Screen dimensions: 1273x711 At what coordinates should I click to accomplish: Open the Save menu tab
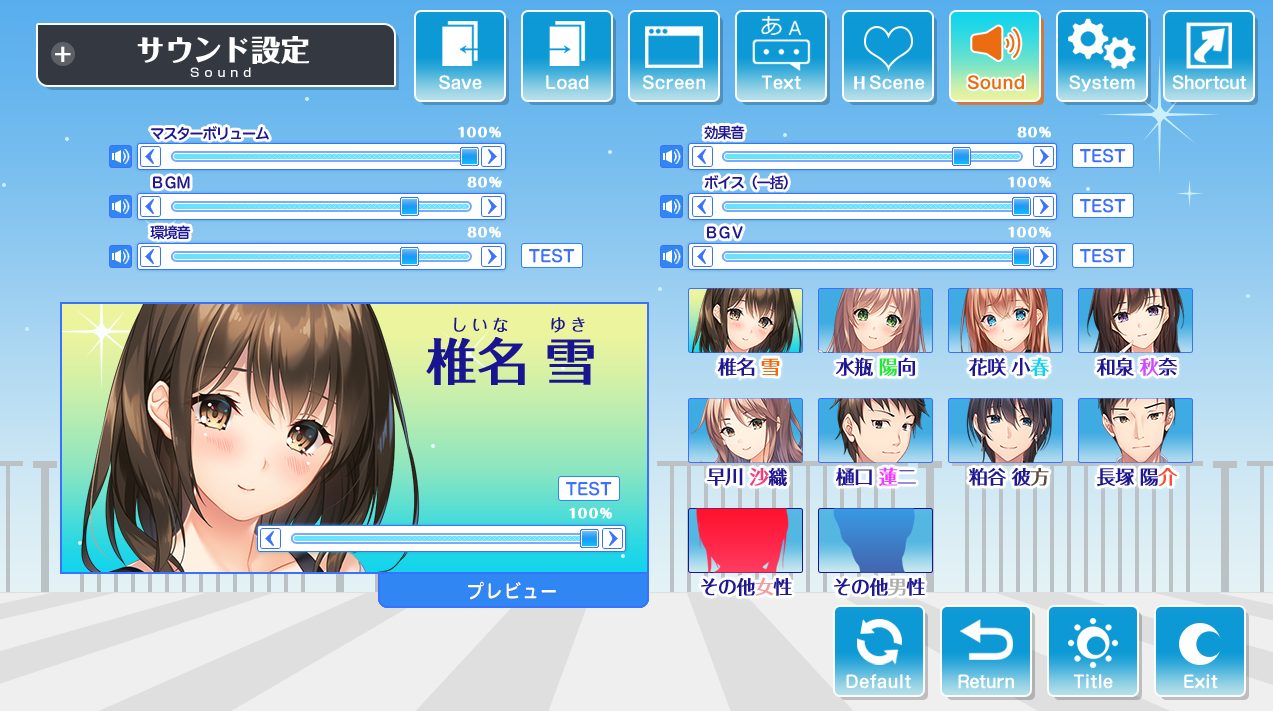[460, 56]
